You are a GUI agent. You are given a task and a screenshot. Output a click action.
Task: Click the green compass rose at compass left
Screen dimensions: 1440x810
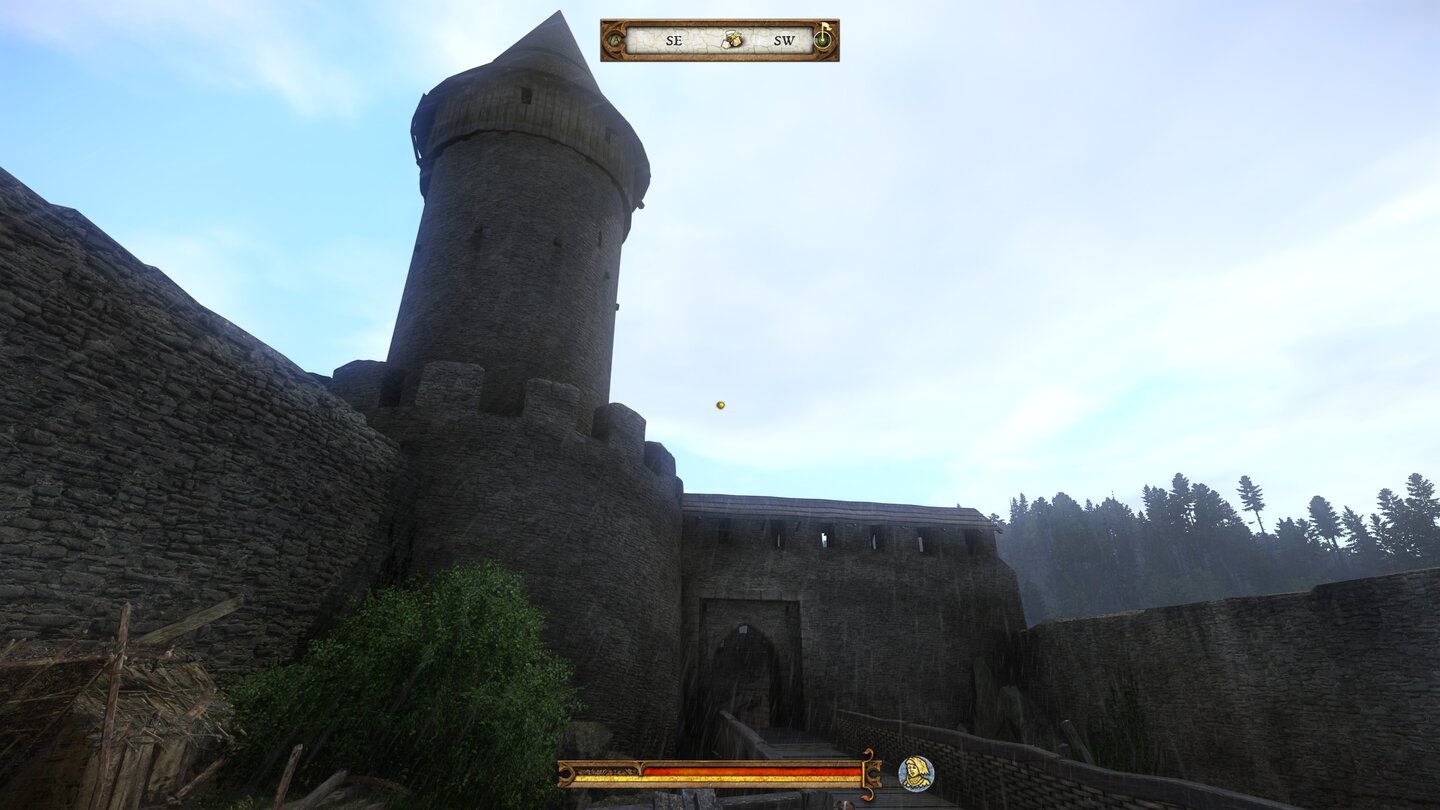[x=612, y=41]
